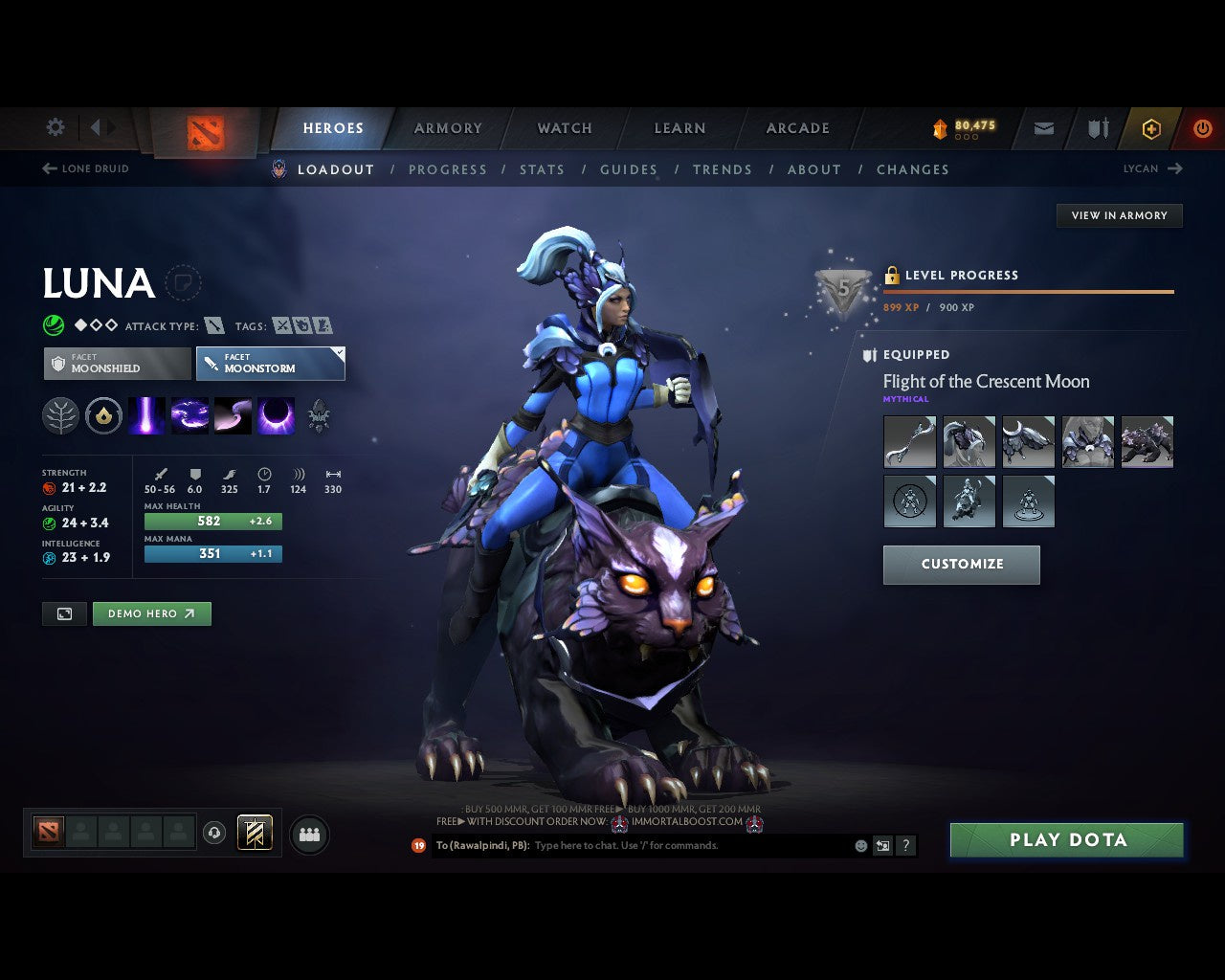Select the Eclipse ultimate ability icon

277,414
